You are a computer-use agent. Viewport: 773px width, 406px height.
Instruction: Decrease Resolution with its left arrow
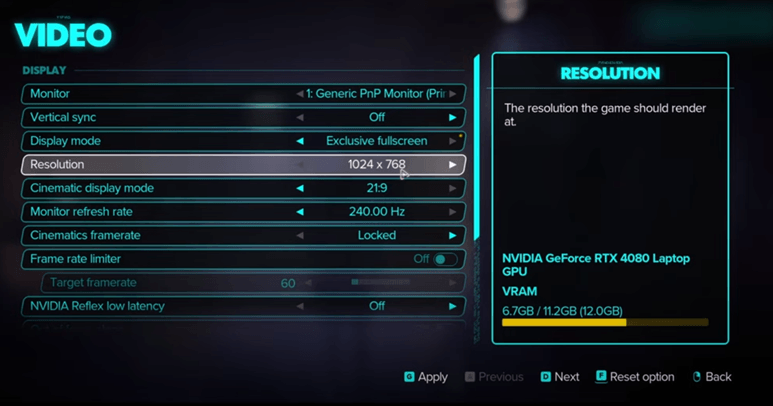[300, 164]
